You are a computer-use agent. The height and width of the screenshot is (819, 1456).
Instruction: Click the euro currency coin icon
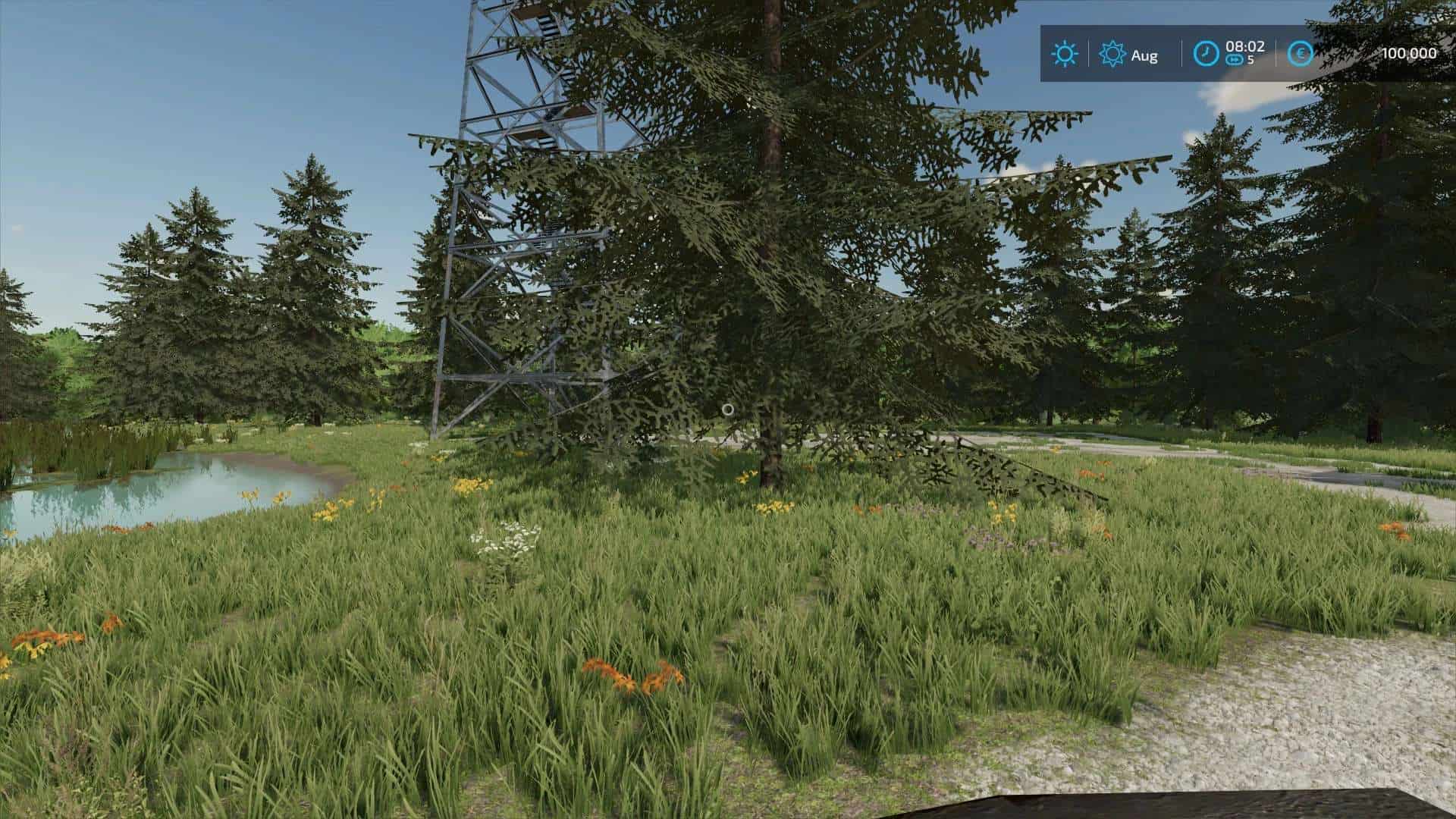(x=1300, y=53)
